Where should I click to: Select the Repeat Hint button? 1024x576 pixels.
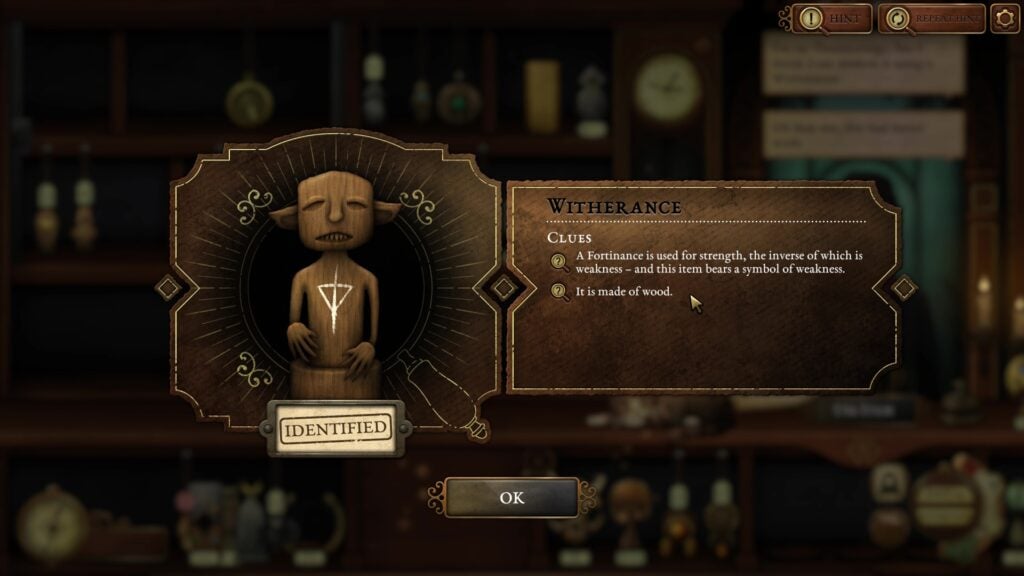coord(931,18)
